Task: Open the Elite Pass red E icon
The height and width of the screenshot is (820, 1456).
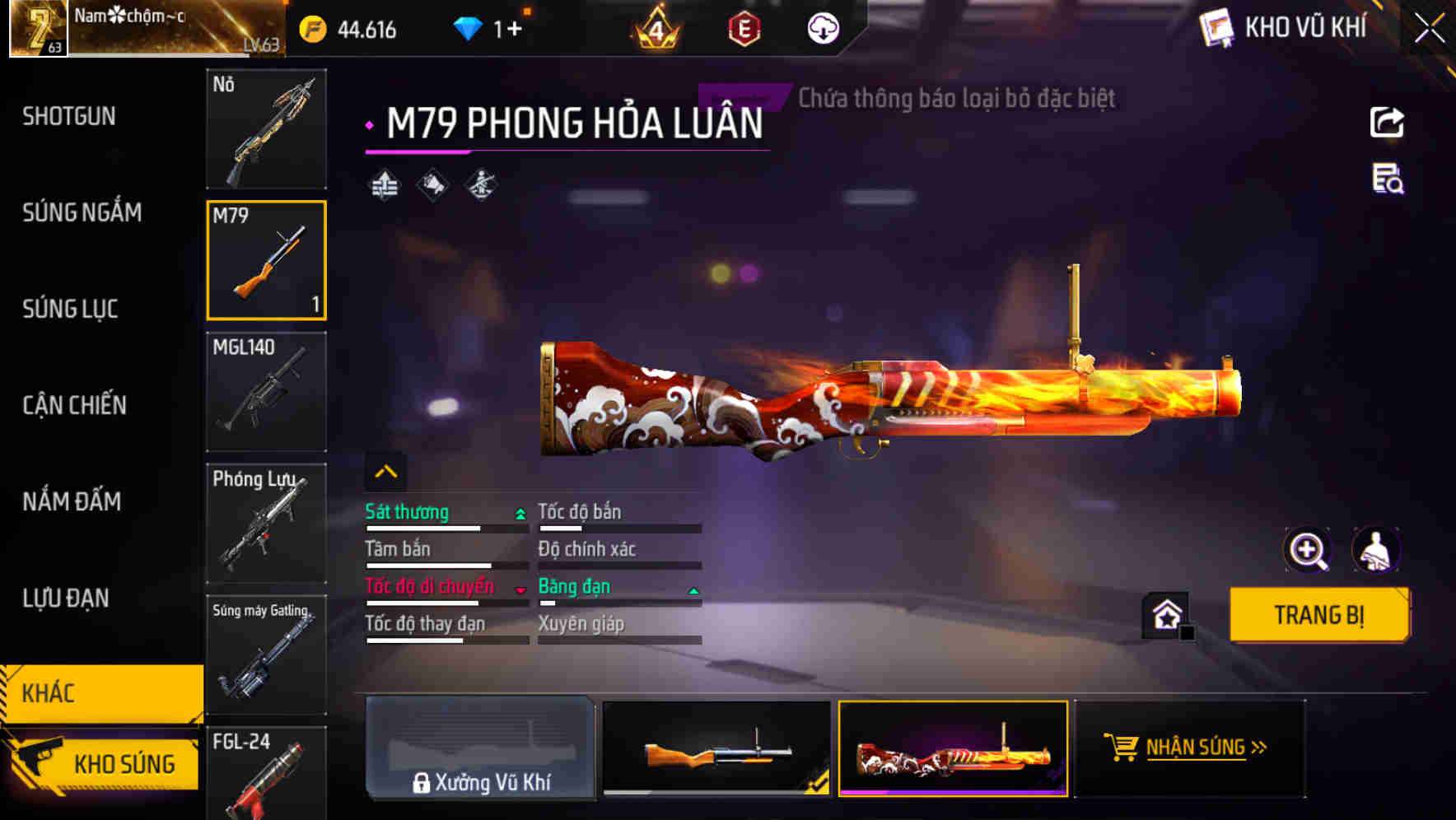Action: [745, 27]
